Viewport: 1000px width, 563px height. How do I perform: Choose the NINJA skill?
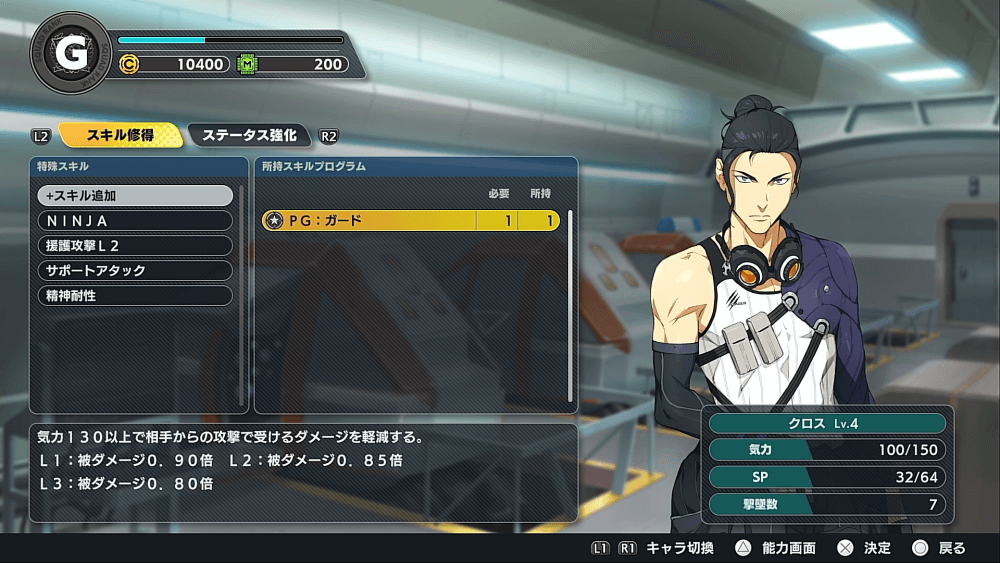coord(135,221)
